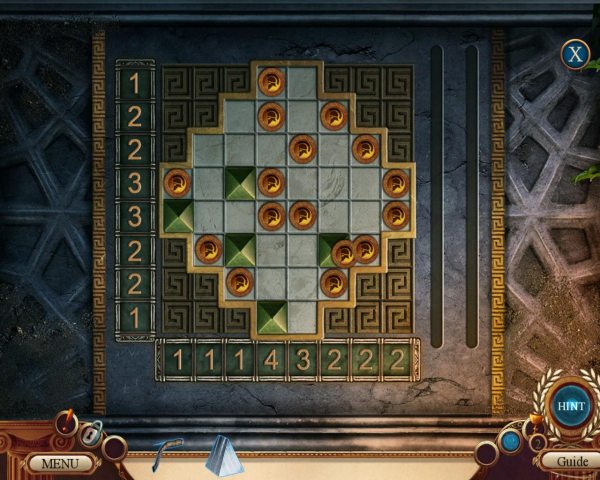This screenshot has width=600, height=480.
Task: Pick the helmet token in the top row
Action: [271, 82]
